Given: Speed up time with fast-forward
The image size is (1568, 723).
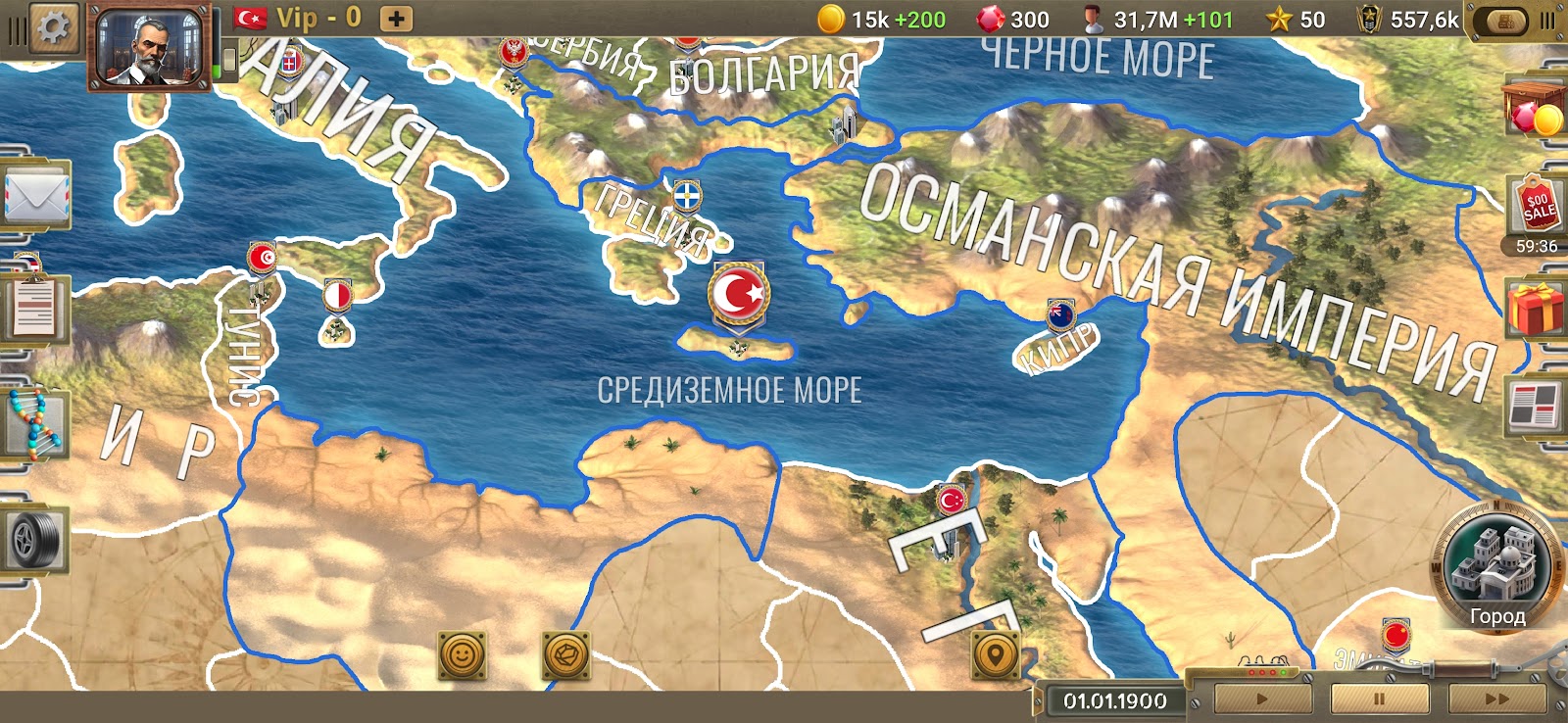Looking at the screenshot, I should click(1495, 699).
